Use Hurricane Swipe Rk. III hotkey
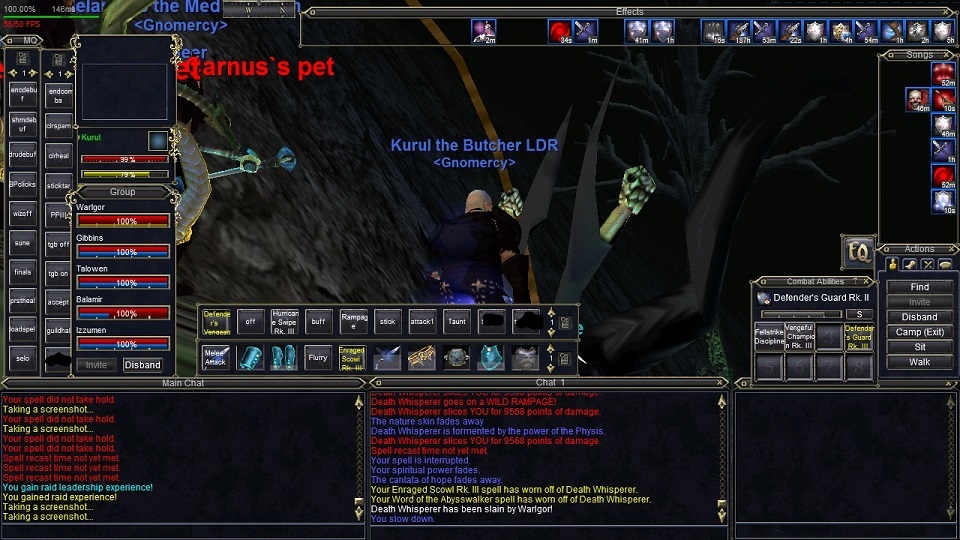The width and height of the screenshot is (960, 540). pos(285,321)
